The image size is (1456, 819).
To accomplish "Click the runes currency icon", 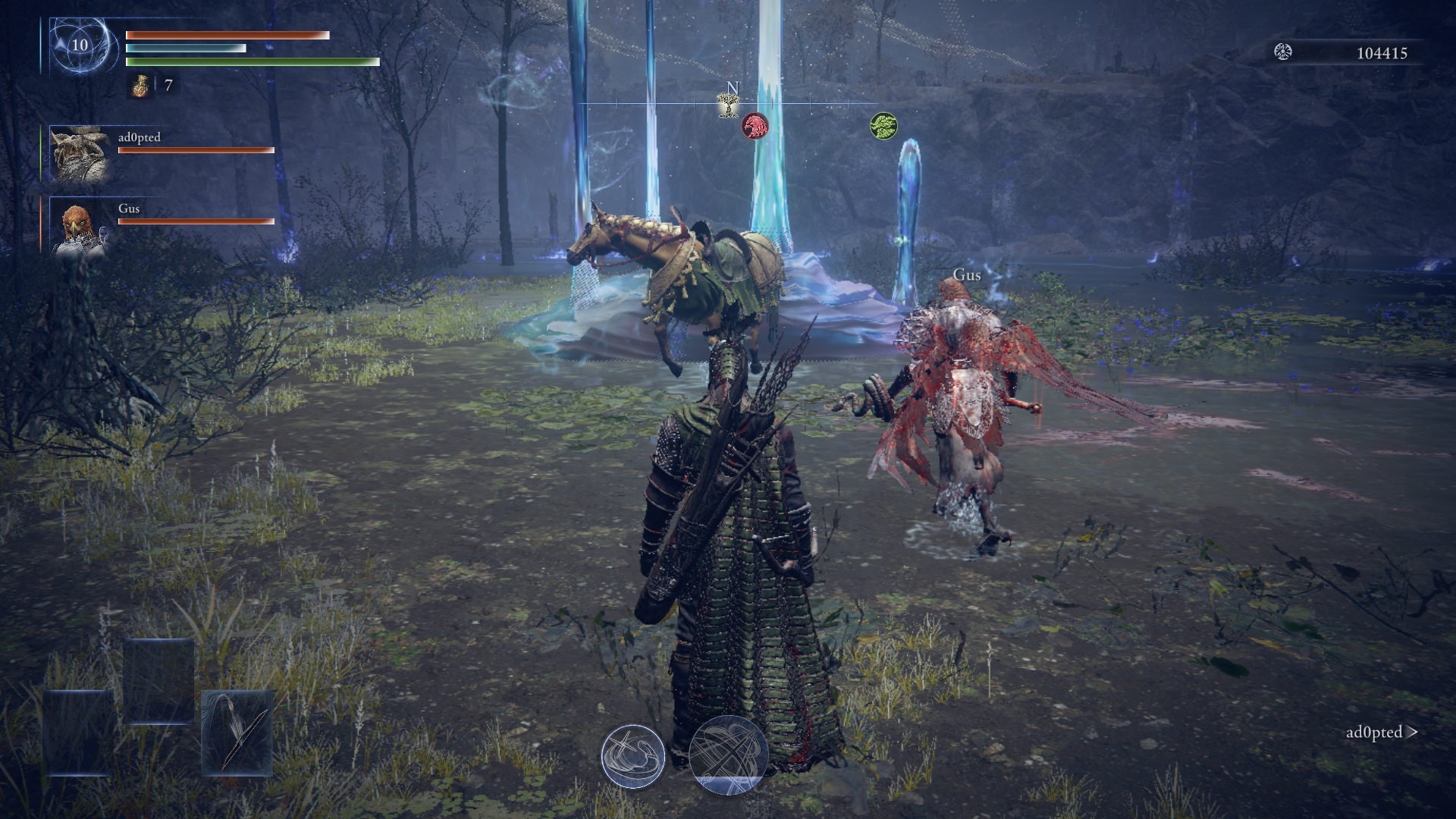I will pos(1283,52).
